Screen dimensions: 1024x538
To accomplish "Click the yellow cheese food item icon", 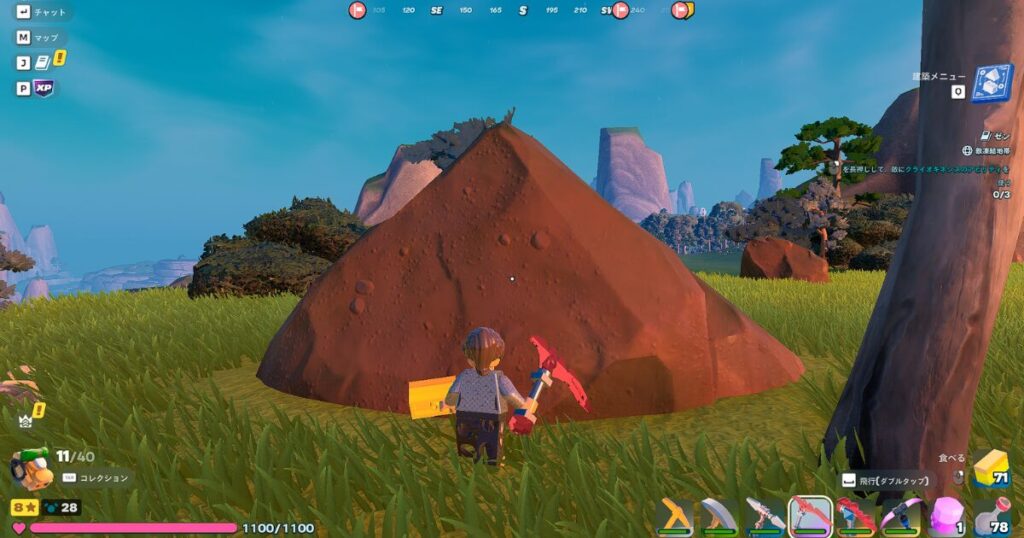I will coord(991,467).
